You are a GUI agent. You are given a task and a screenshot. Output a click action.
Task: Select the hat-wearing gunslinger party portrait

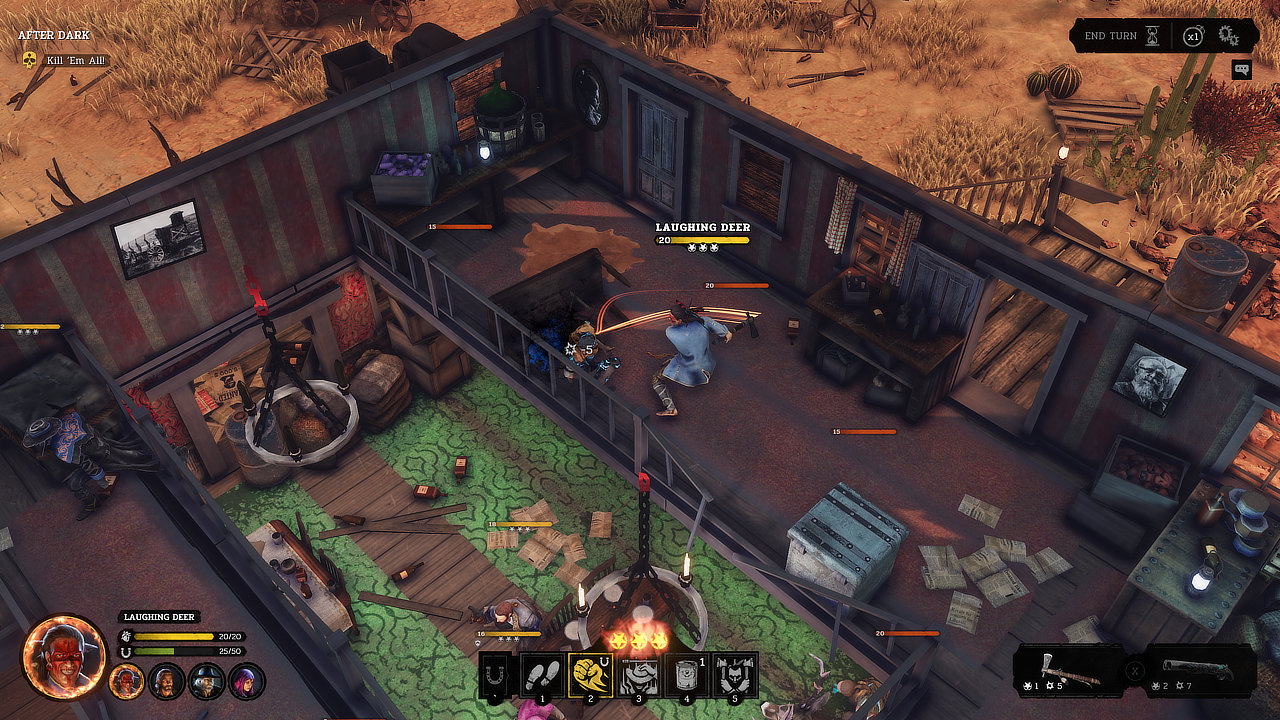[x=208, y=681]
